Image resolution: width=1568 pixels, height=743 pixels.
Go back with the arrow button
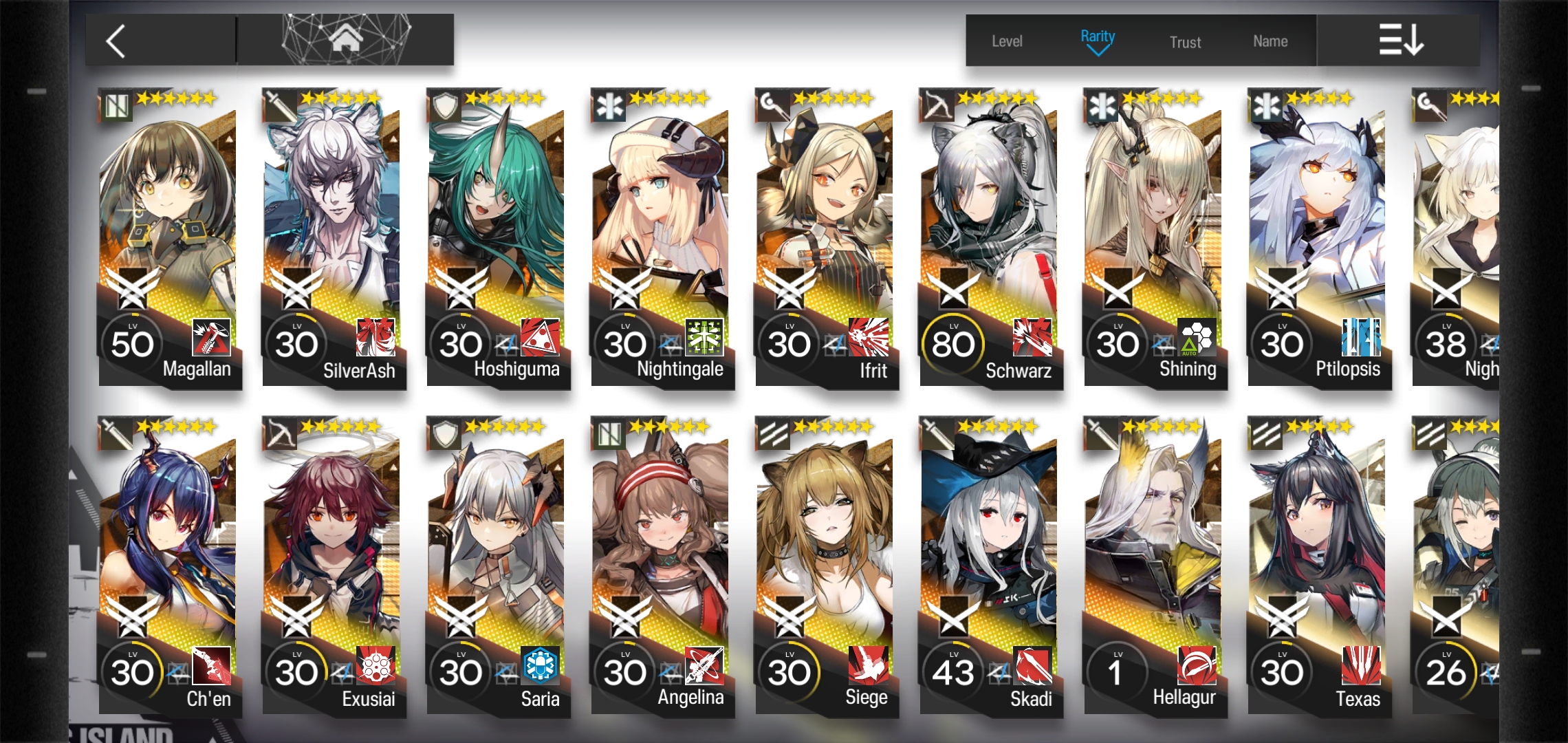point(117,41)
